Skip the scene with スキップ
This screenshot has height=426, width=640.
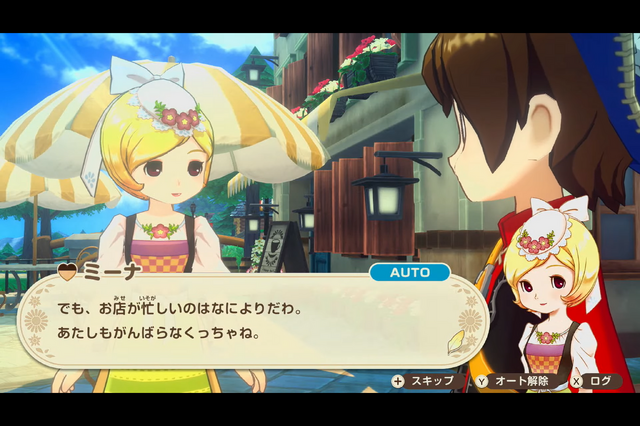click(x=424, y=381)
